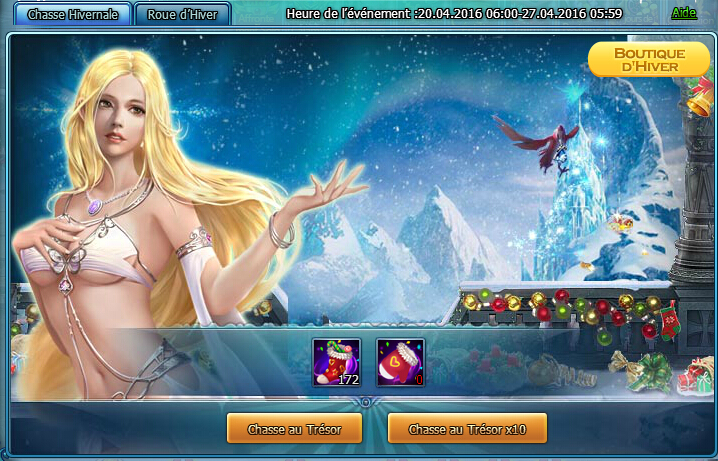The width and height of the screenshot is (718, 461).
Task: Select the red heart mitten item slot
Action: pos(400,363)
